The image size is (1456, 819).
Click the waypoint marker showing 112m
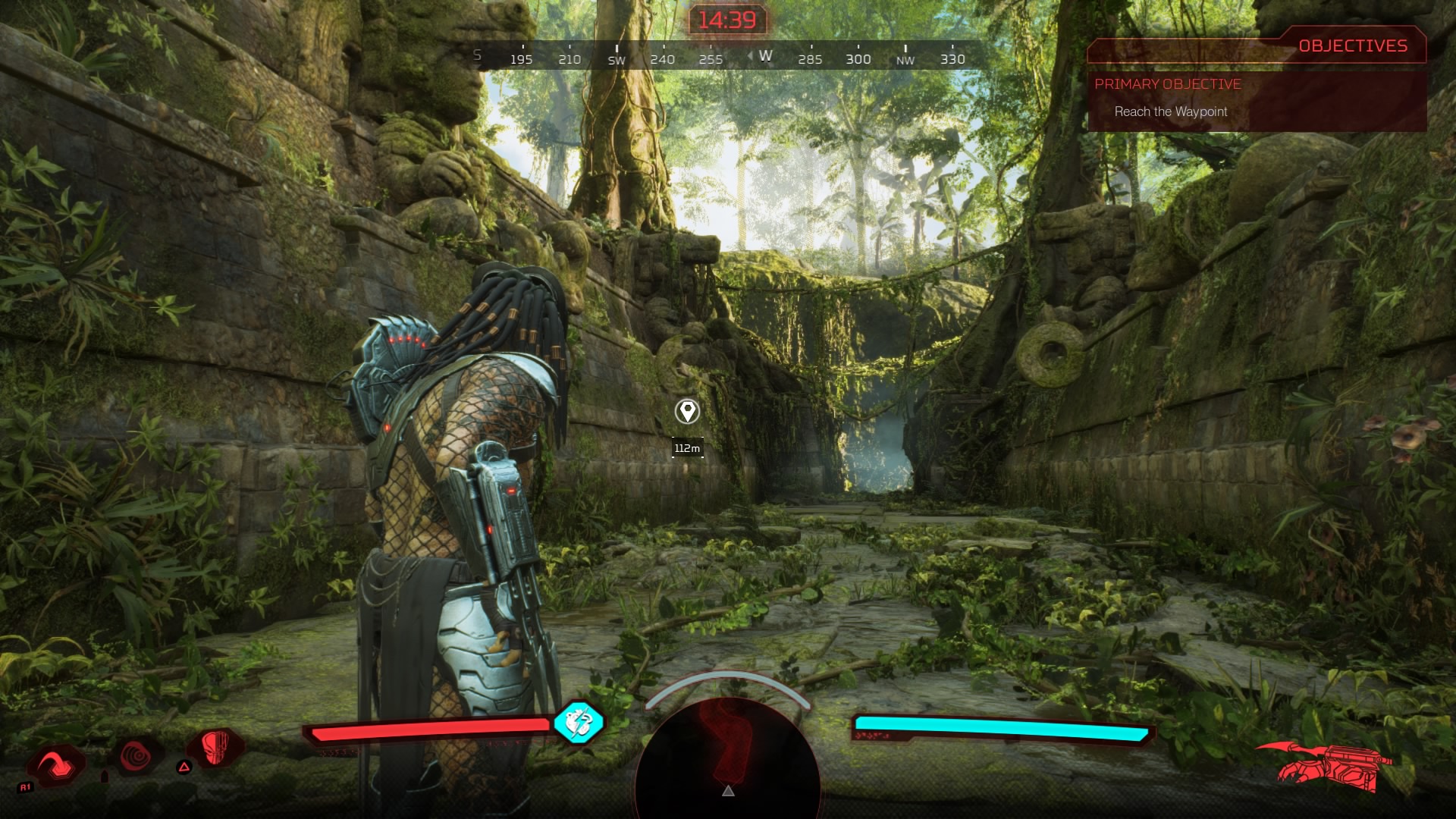pyautogui.click(x=687, y=412)
